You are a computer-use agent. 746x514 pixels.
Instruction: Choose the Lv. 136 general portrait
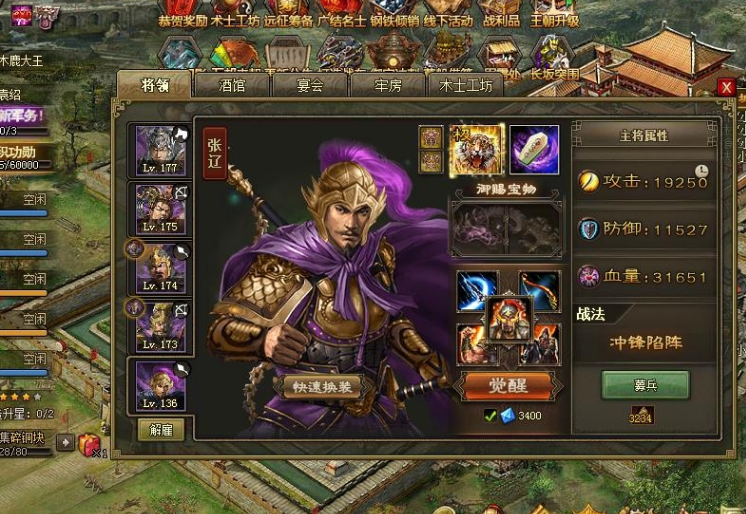pyautogui.click(x=159, y=385)
